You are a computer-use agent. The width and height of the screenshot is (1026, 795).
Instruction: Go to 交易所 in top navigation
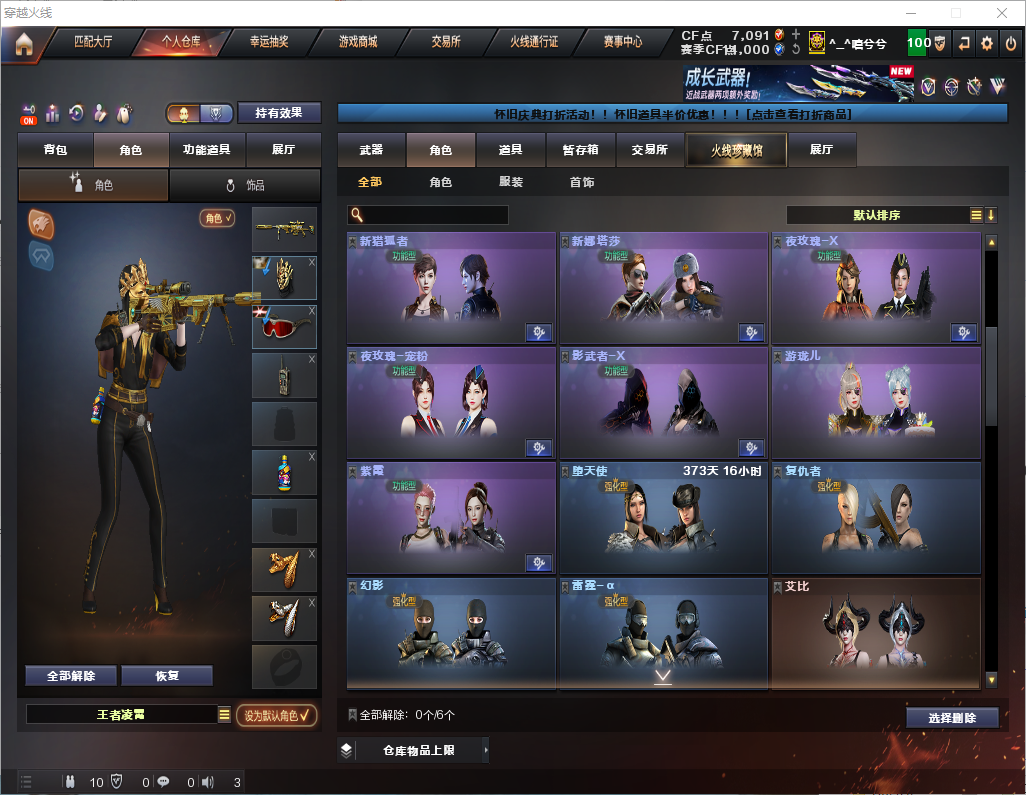click(x=446, y=43)
